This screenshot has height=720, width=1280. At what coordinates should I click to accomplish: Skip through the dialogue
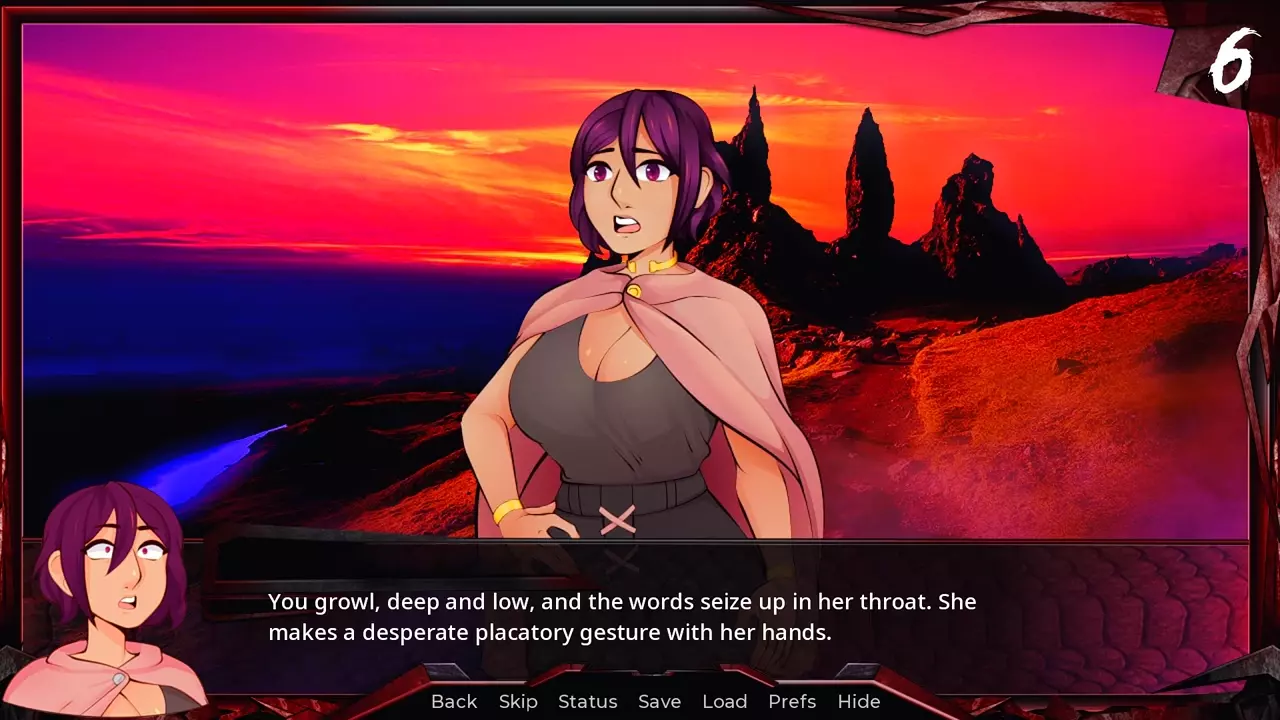[518, 701]
